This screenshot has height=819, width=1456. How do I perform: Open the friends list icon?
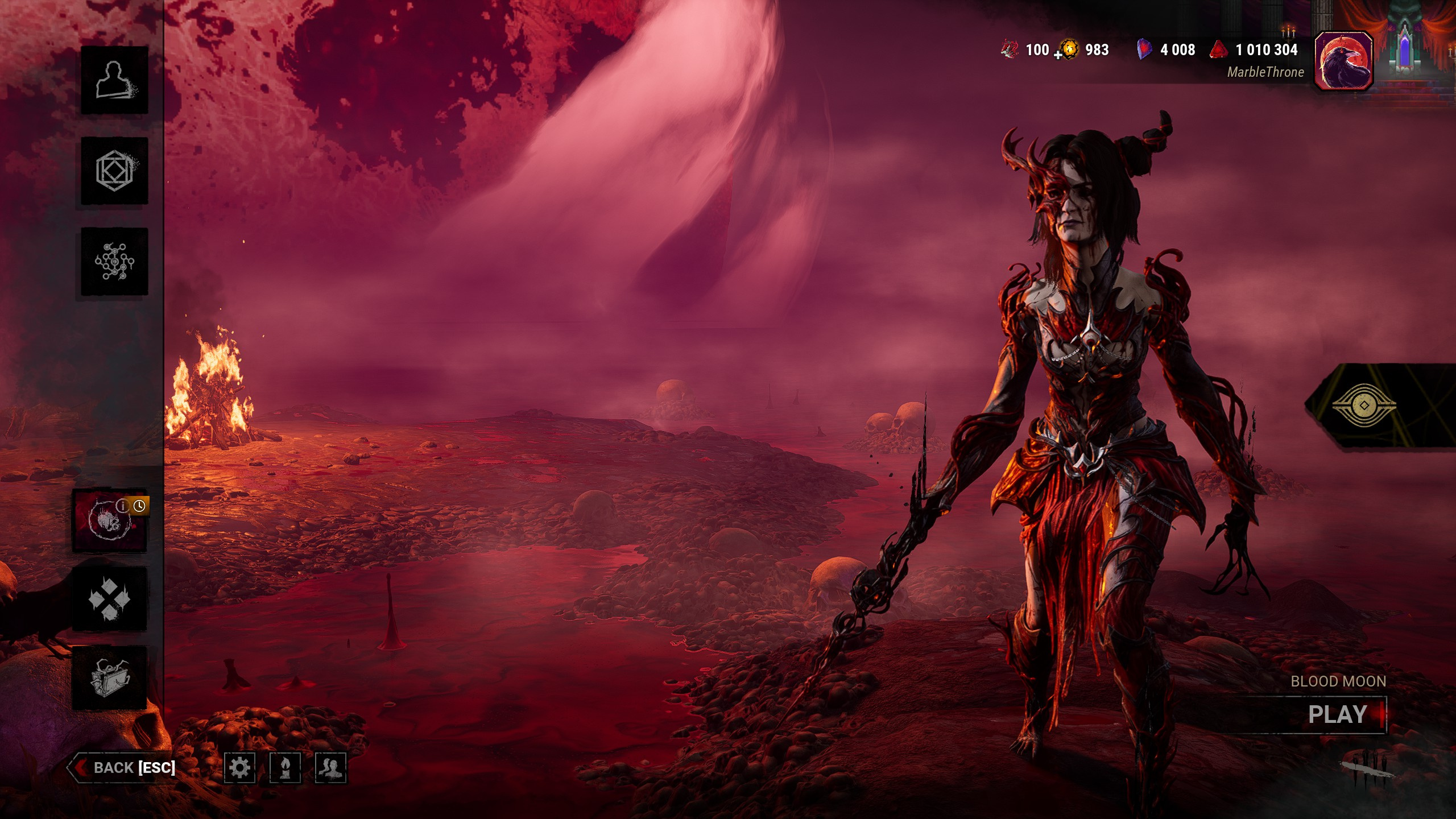330,768
